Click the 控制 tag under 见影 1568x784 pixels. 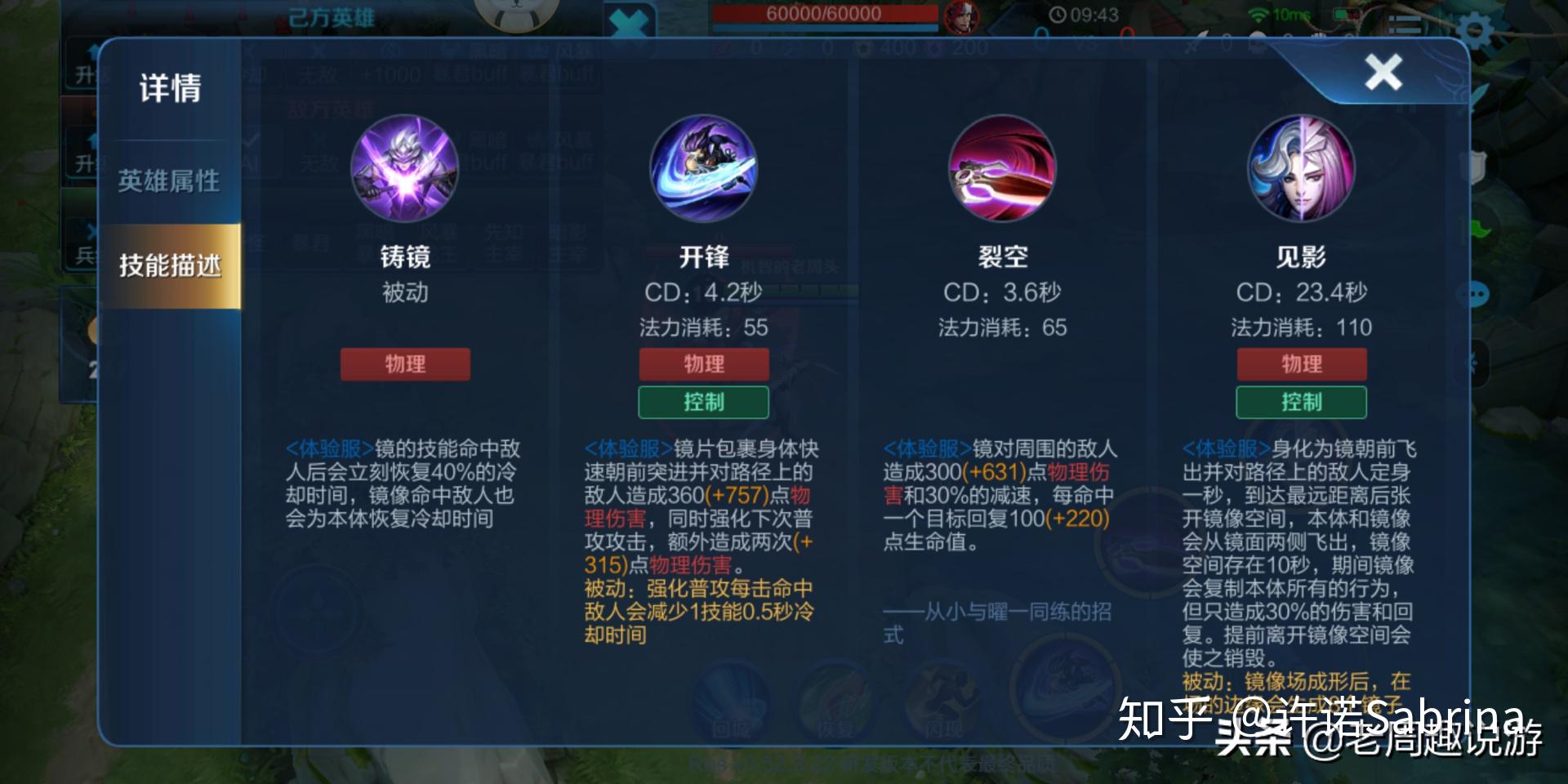[x=1300, y=402]
